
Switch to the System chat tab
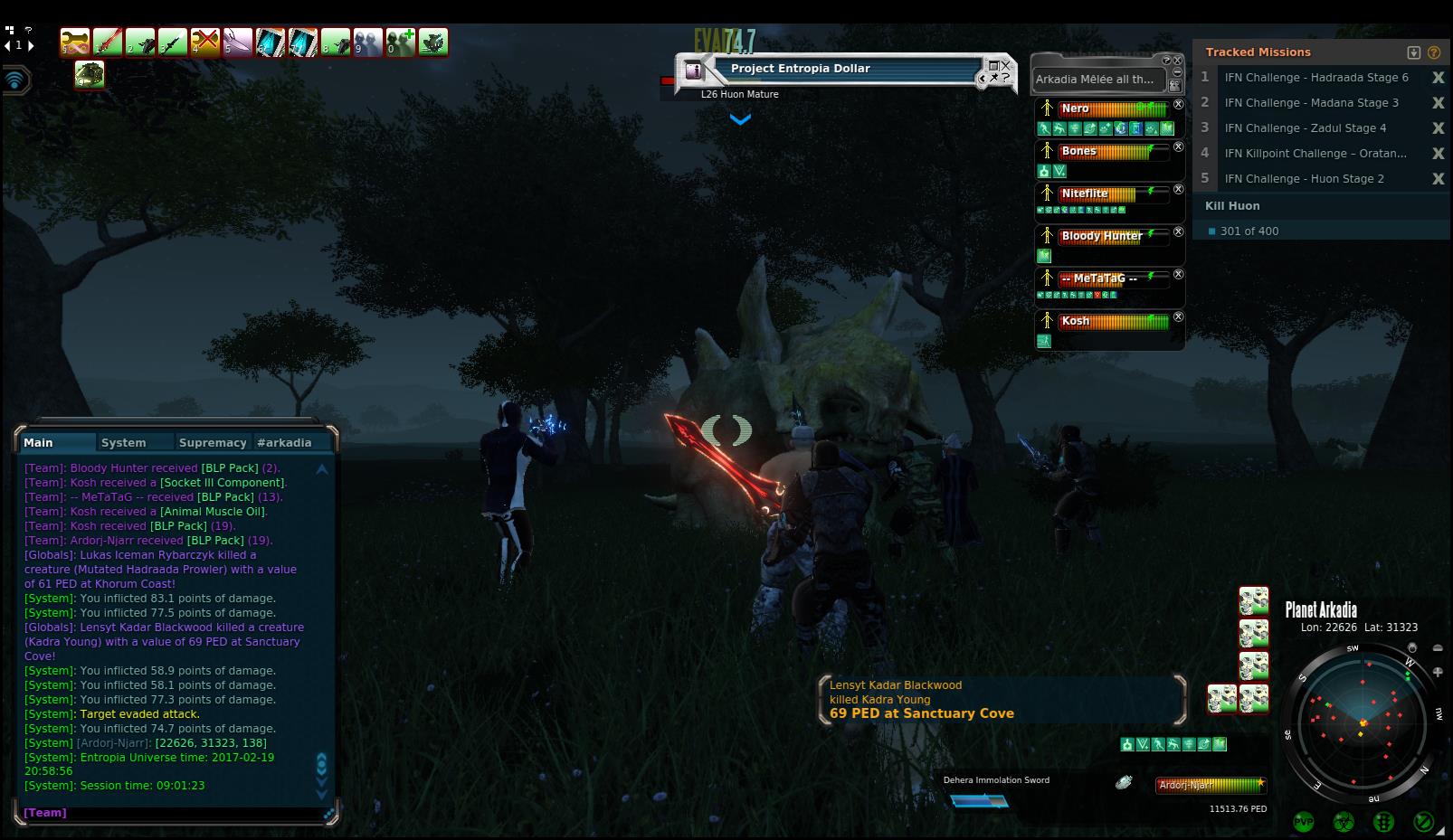tap(124, 442)
